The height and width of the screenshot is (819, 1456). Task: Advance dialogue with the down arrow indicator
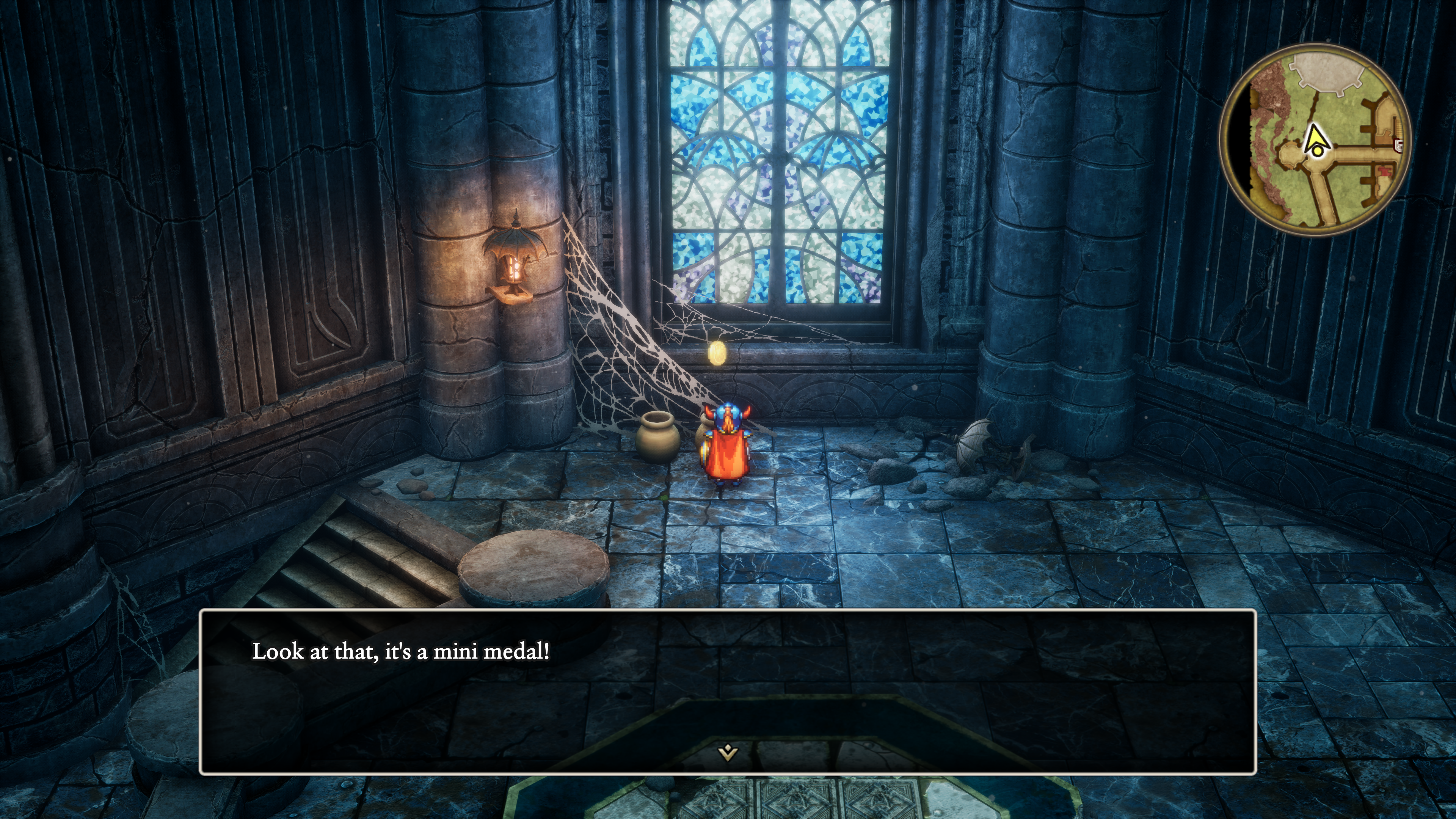click(x=728, y=752)
